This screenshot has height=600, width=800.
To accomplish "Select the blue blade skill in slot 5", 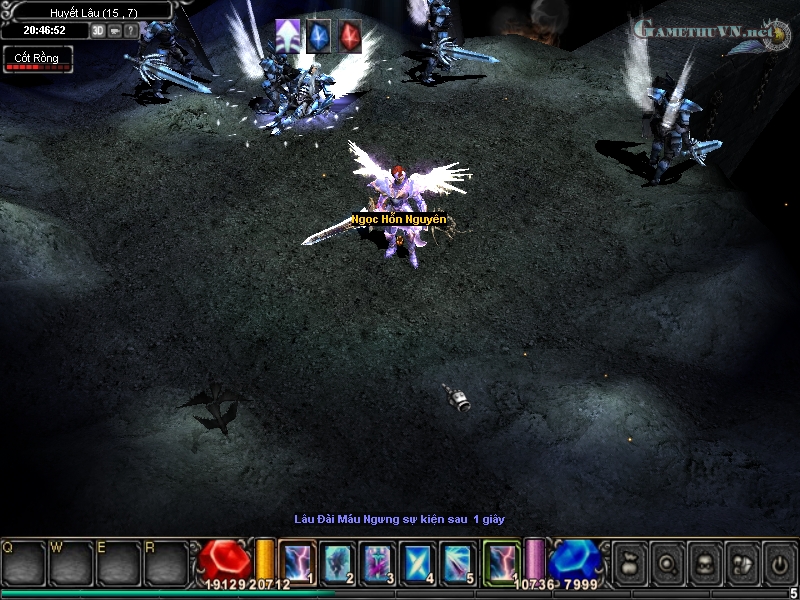I will [458, 562].
